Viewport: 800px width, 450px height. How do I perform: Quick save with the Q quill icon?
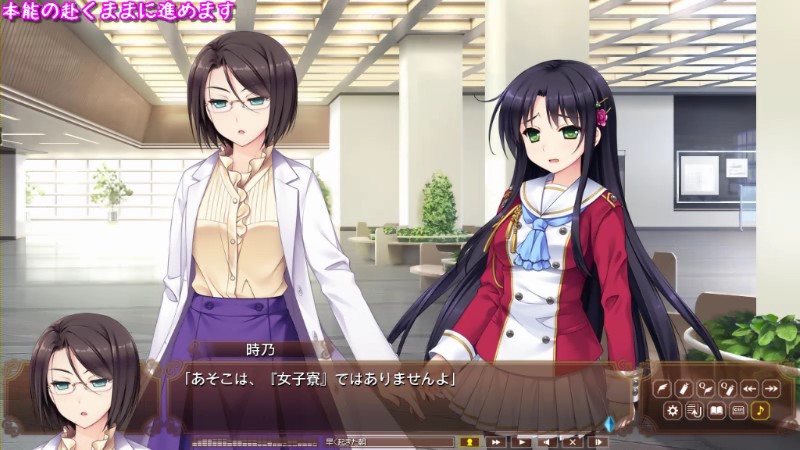pos(705,389)
